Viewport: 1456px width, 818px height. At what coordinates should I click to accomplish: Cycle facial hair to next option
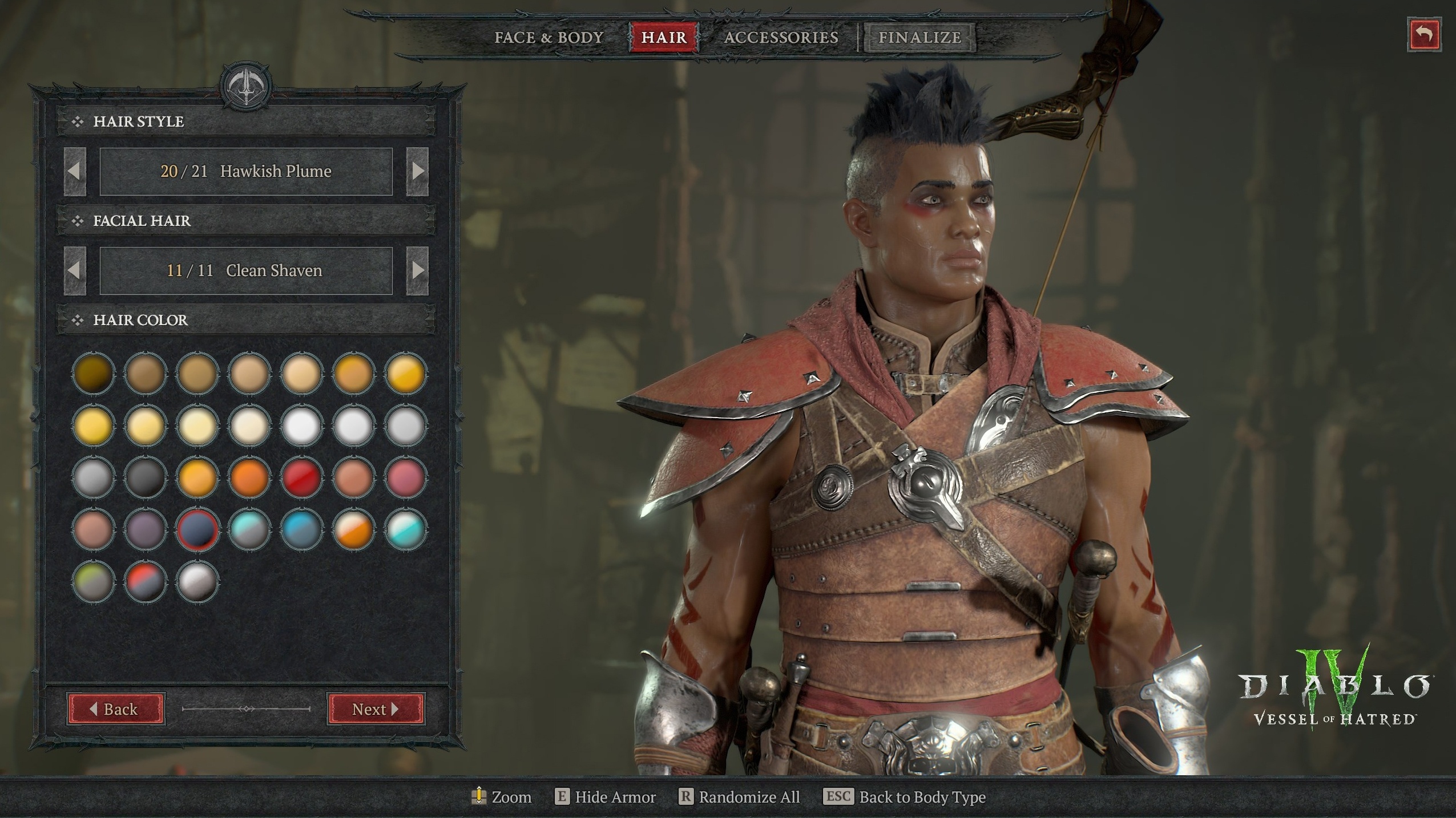pyautogui.click(x=417, y=270)
